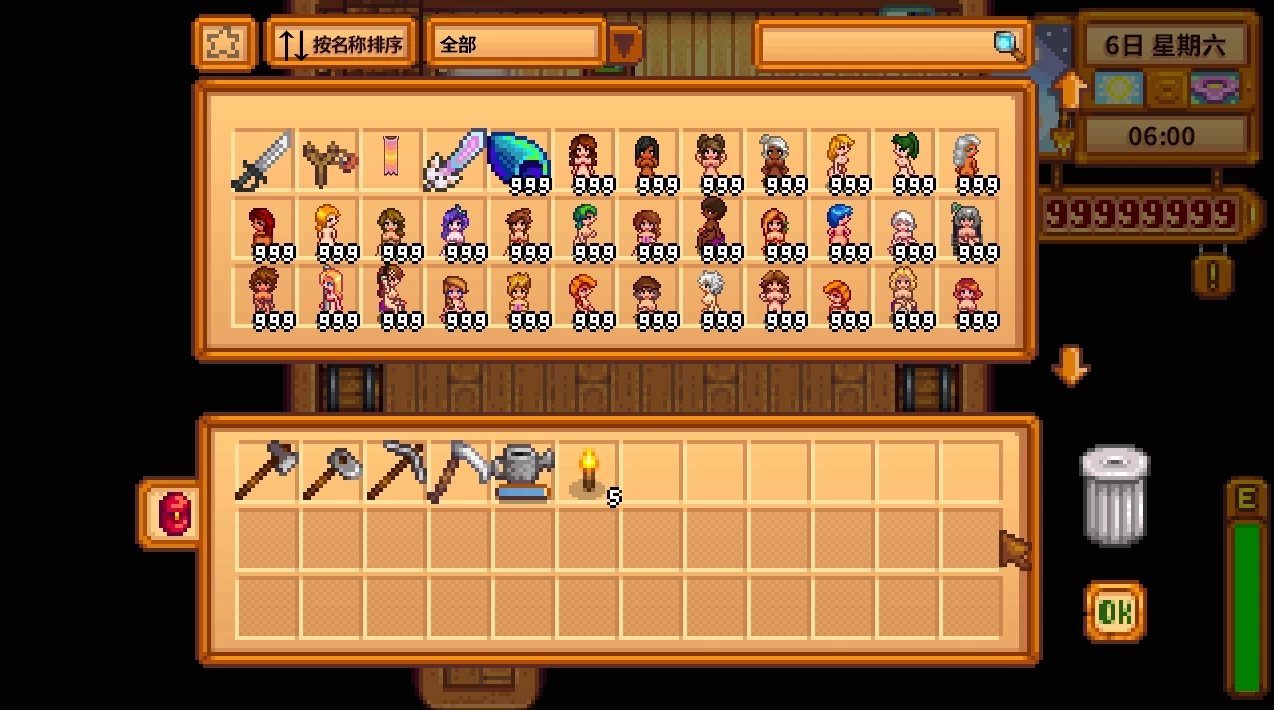This screenshot has width=1274, height=710.
Task: Take the slingshot from the item grid
Action: click(x=328, y=160)
